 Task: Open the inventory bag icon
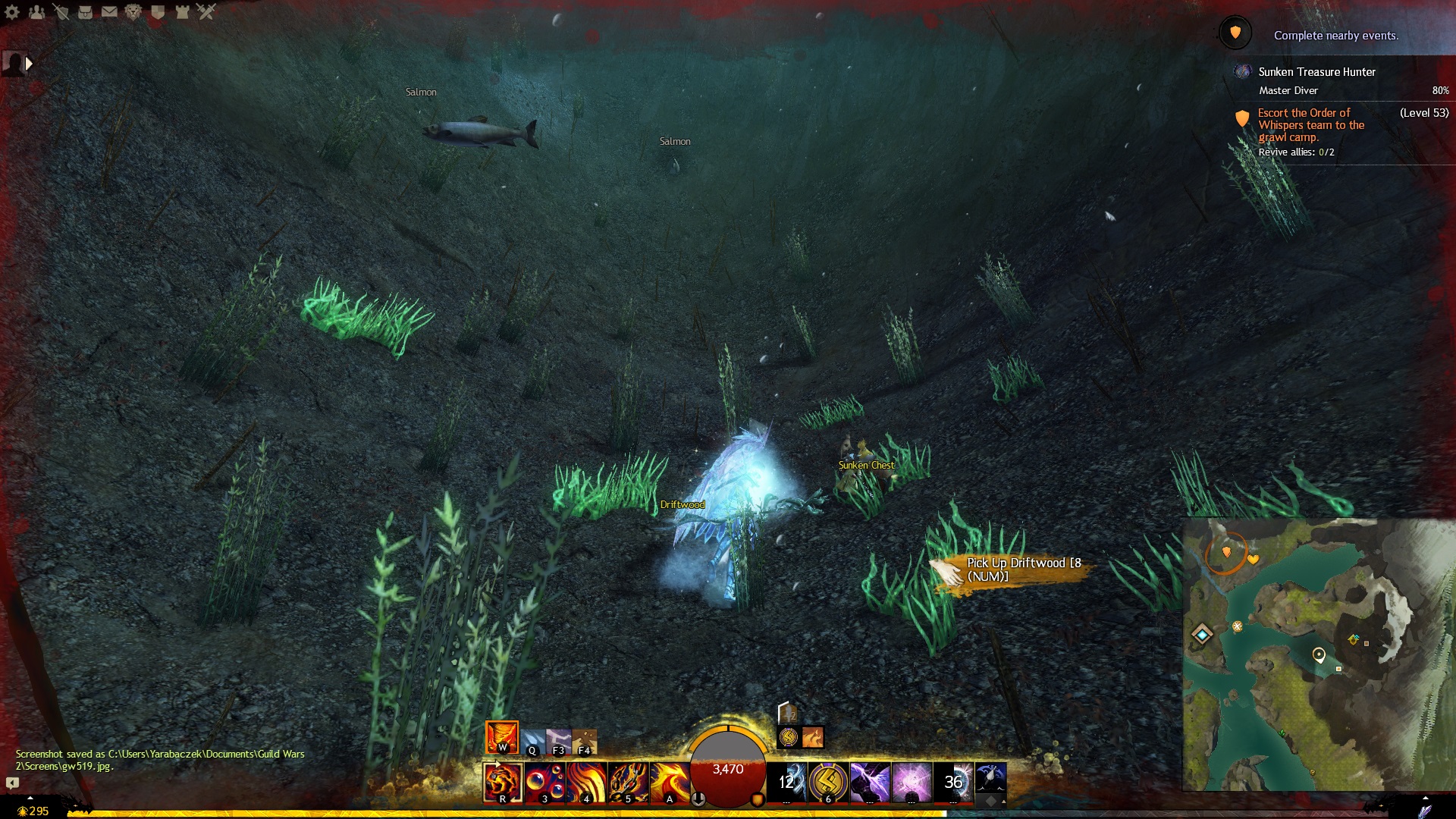85,12
